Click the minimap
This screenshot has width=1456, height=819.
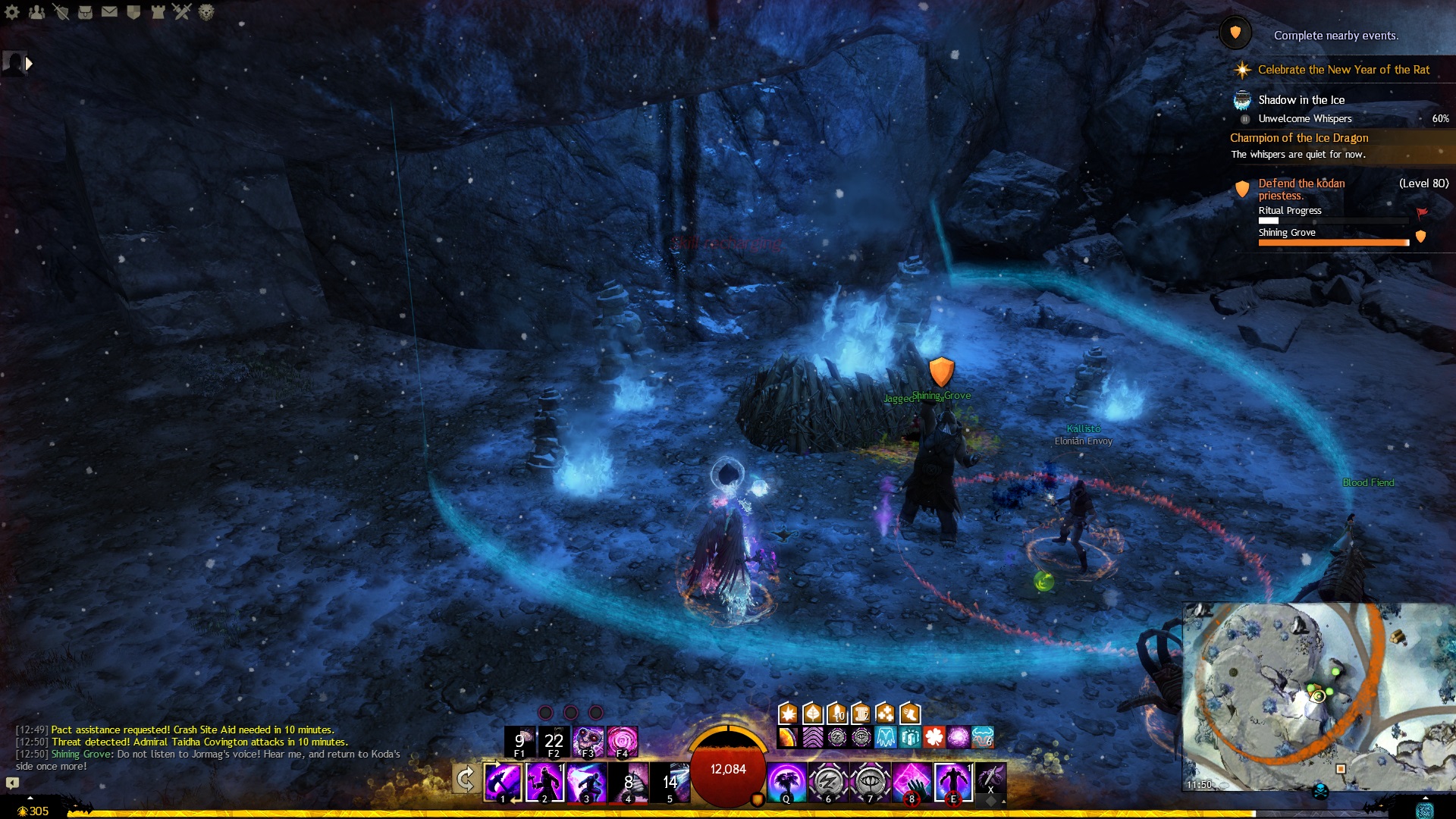[x=1318, y=696]
